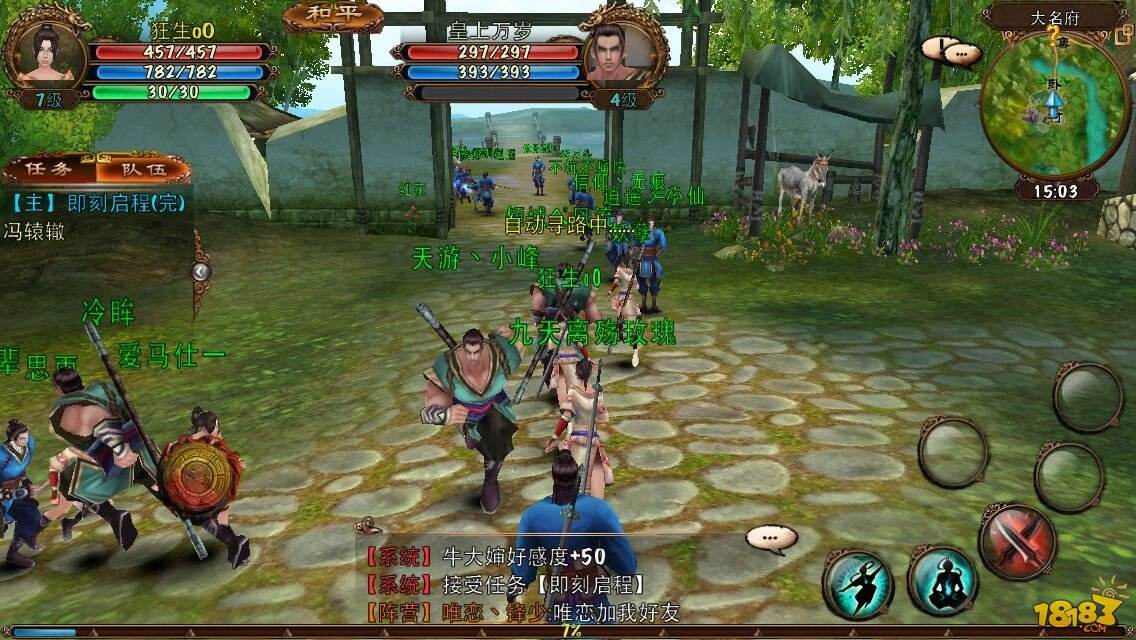Open the chat log message area

point(550,585)
